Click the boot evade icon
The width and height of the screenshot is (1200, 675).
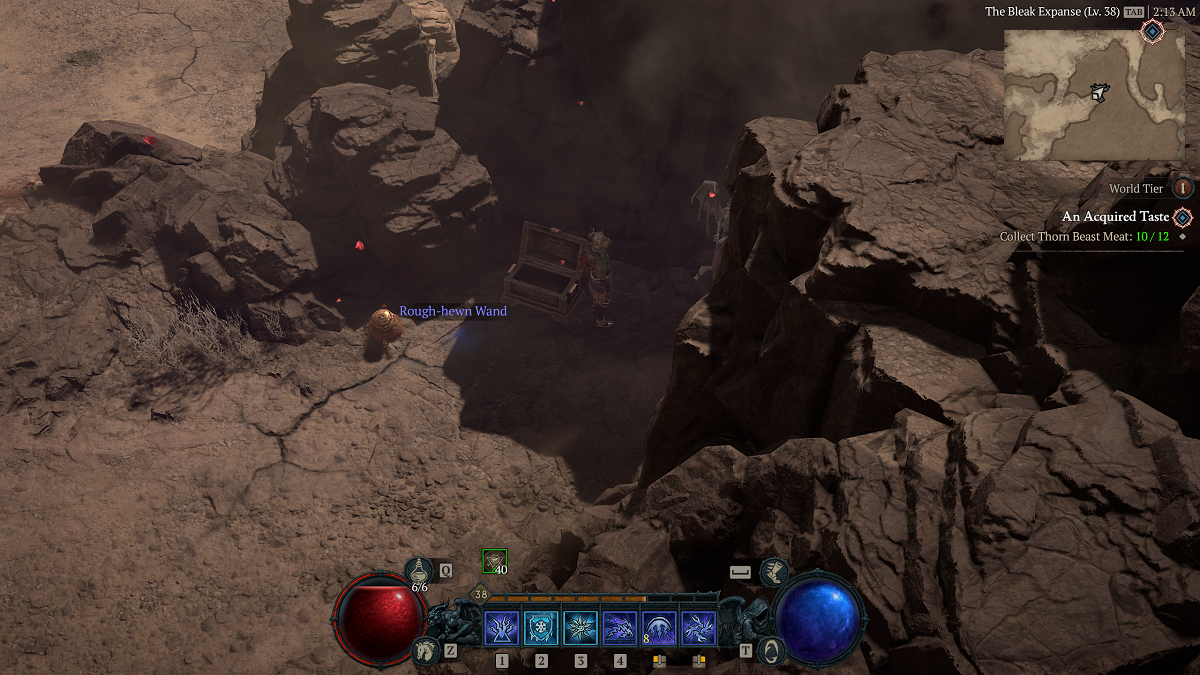point(773,572)
